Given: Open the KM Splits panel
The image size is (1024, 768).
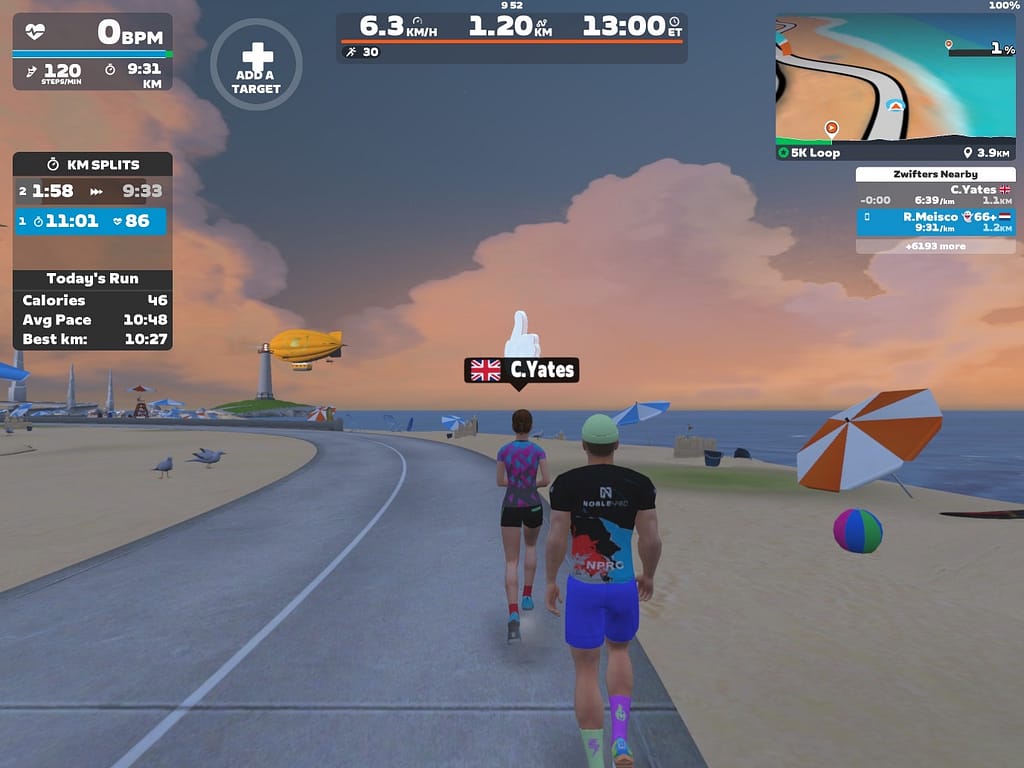Looking at the screenshot, I should [92, 164].
